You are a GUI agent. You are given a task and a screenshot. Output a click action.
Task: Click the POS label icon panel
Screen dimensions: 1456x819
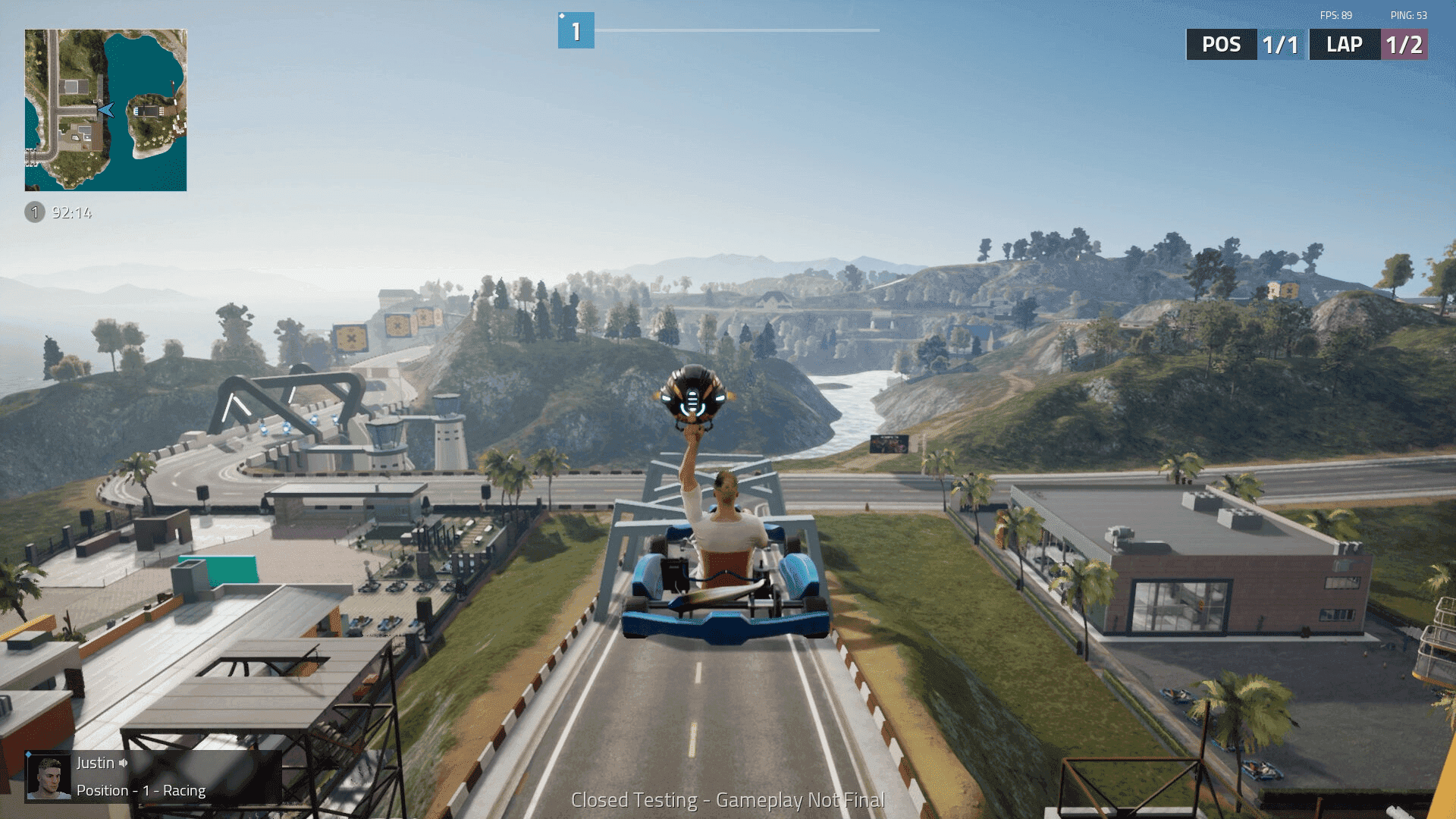coord(1221,44)
